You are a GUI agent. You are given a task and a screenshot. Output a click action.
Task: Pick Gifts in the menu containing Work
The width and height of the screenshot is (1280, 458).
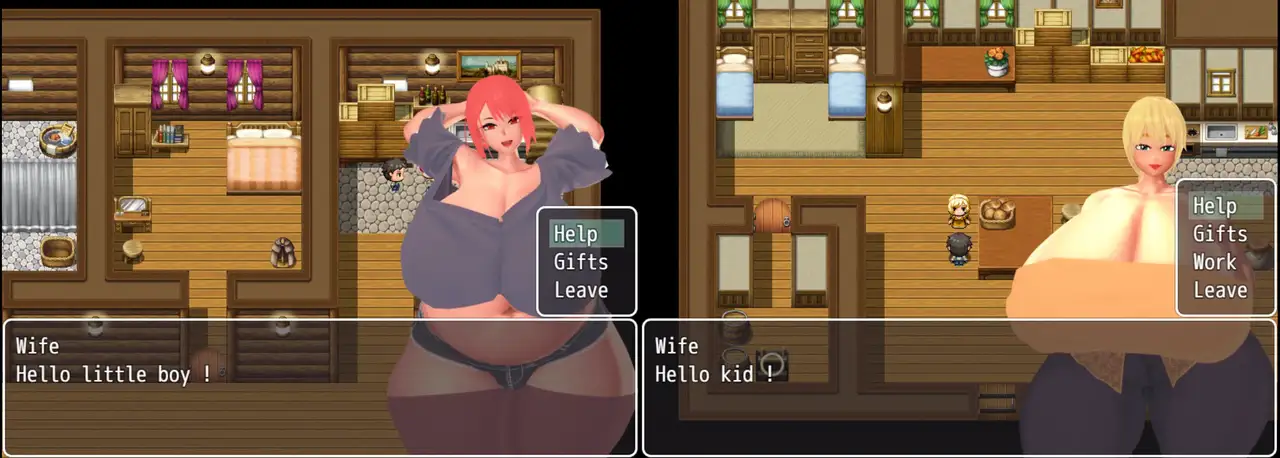click(1219, 234)
